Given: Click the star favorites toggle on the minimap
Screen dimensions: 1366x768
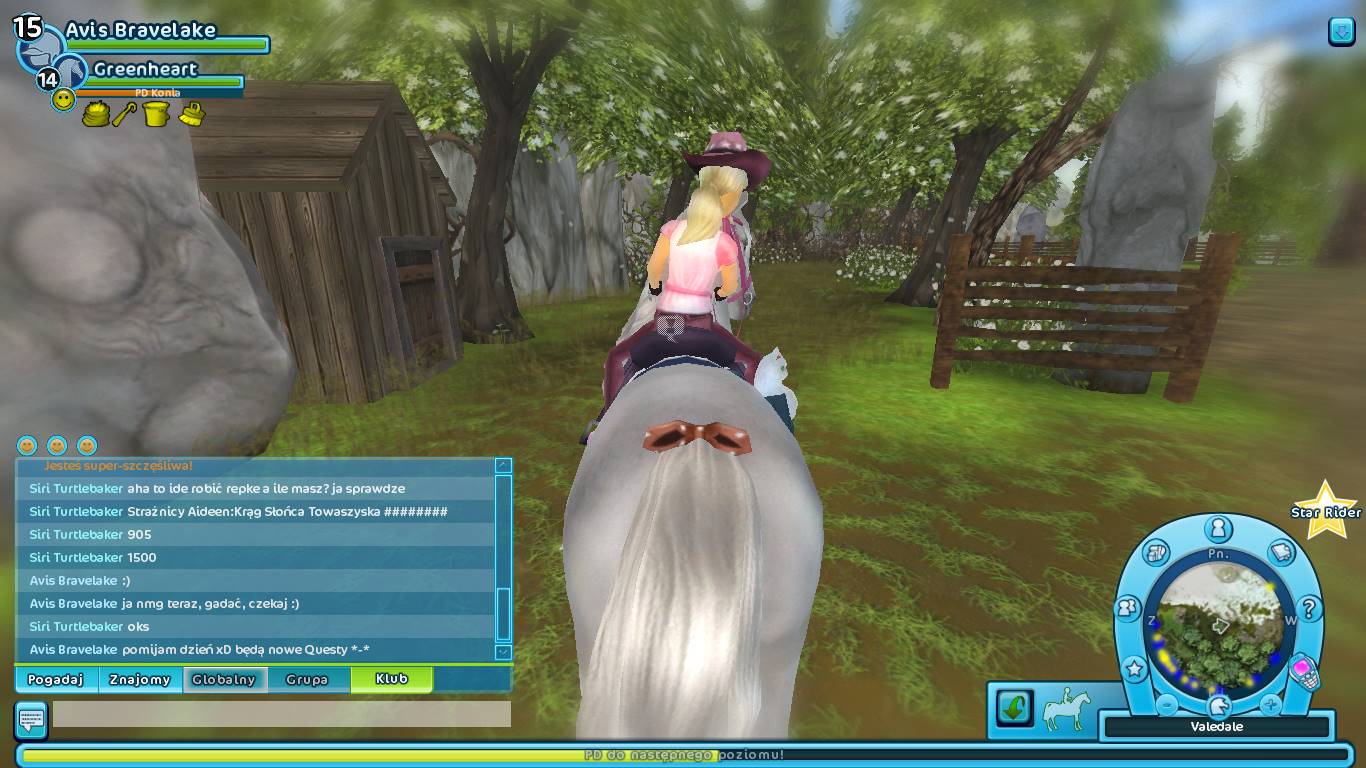Looking at the screenshot, I should point(1134,668).
